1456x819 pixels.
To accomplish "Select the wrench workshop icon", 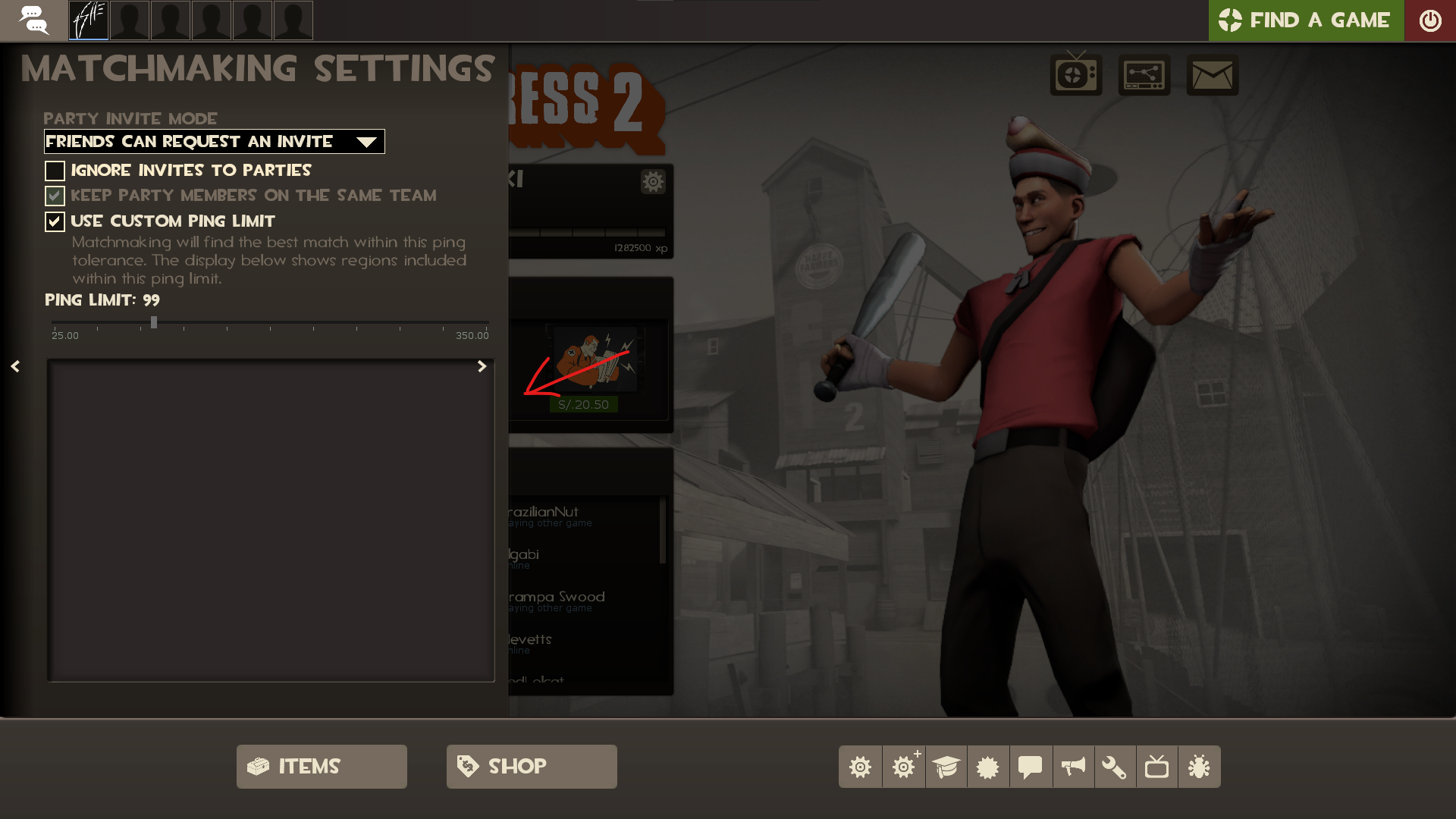I will pyautogui.click(x=1115, y=766).
